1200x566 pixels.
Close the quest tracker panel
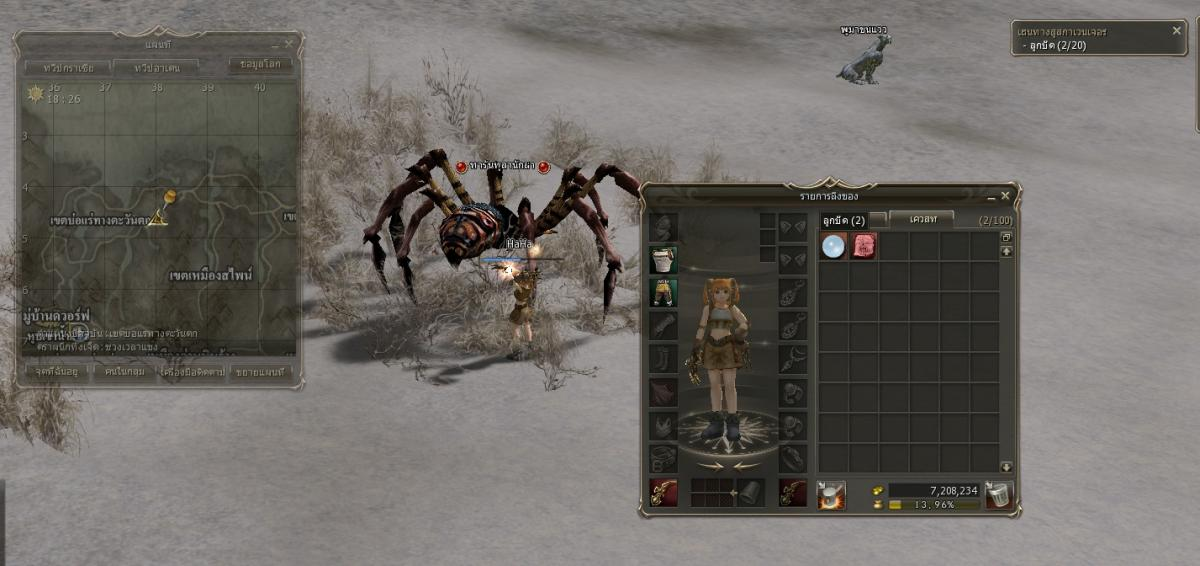[x=1177, y=31]
